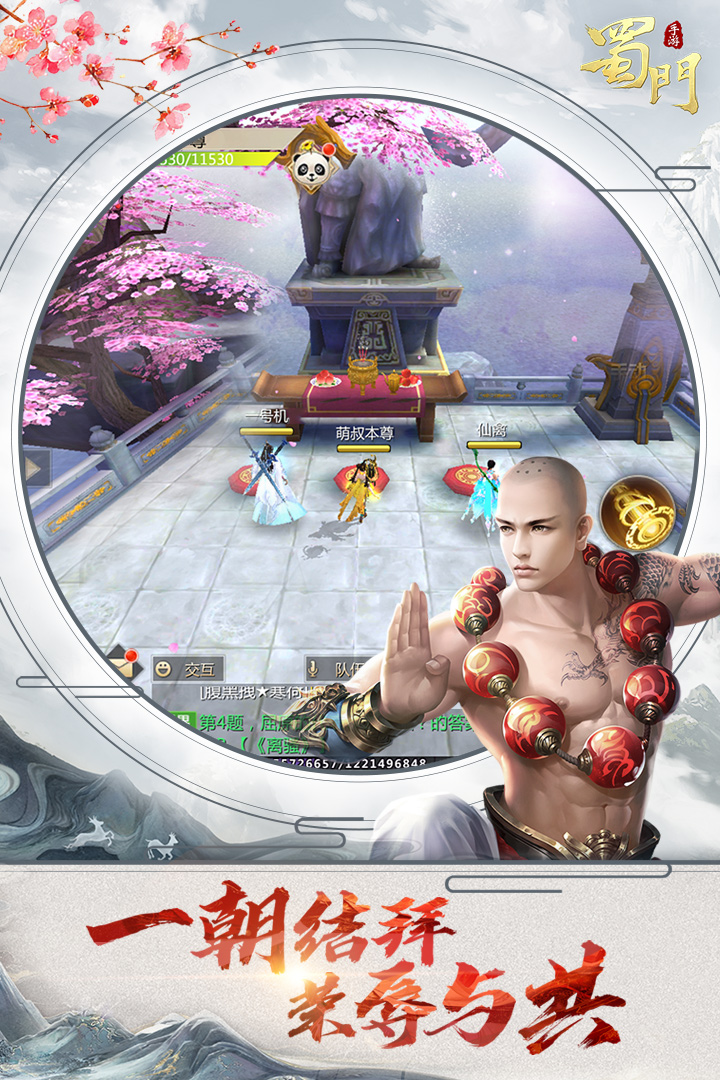Activate the golden swirl skill icon
Viewport: 720px width, 1080px height.
638,512
